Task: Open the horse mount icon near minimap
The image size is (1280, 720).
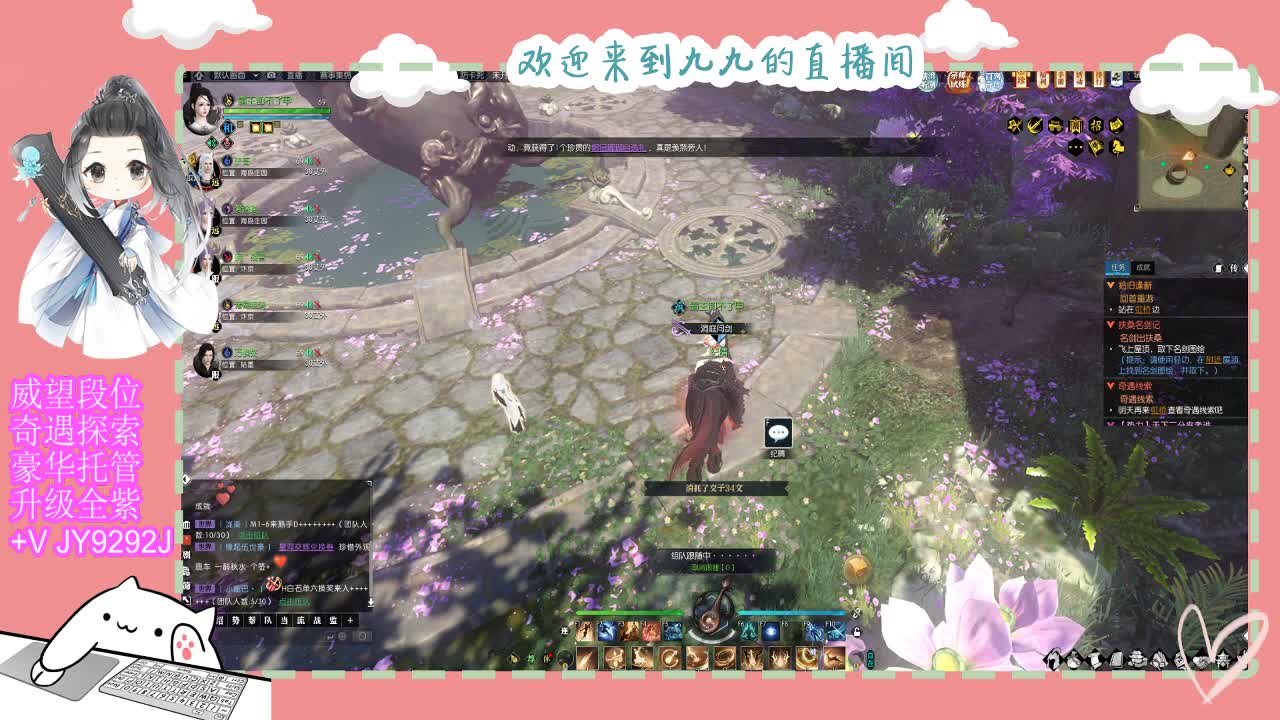Action: [x=1118, y=148]
